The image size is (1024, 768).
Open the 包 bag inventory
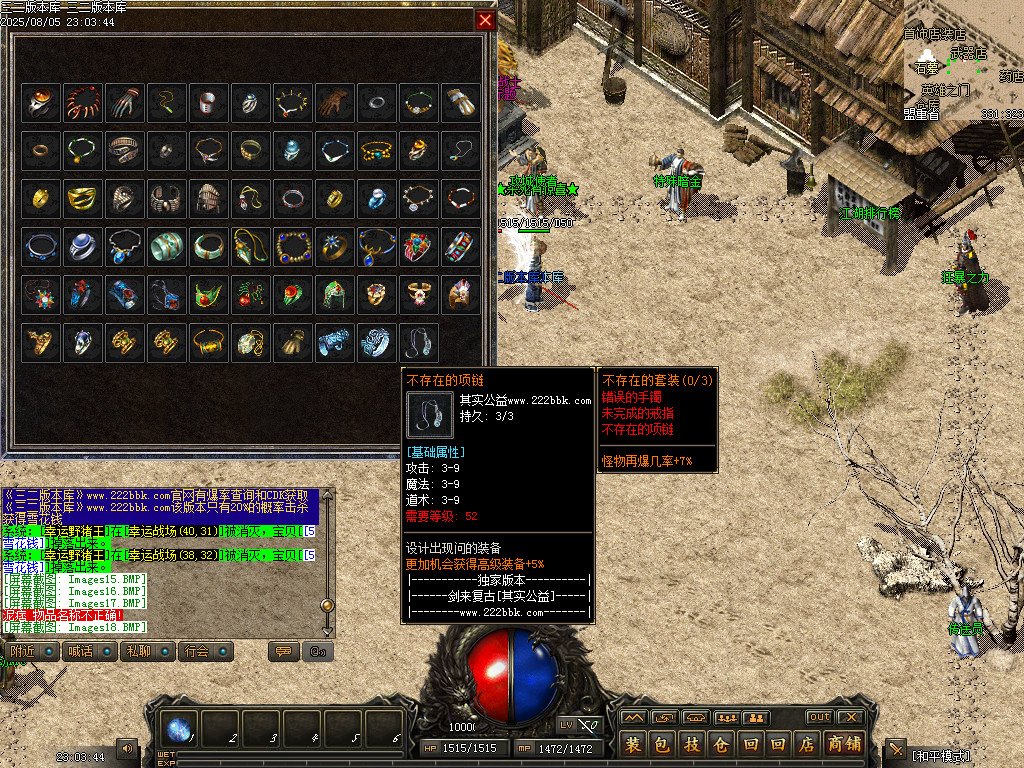[662, 744]
